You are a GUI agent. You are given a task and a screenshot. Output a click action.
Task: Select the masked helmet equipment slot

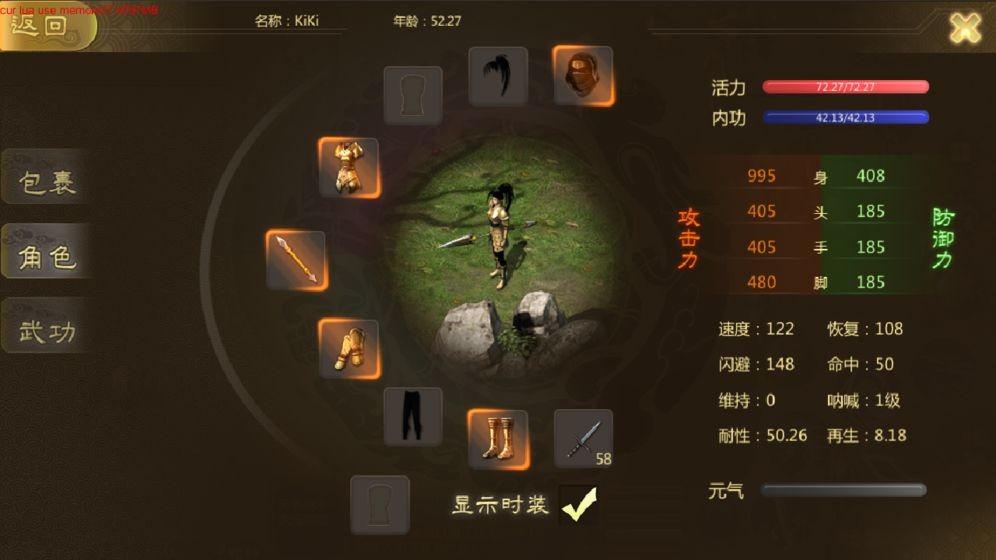(x=583, y=75)
